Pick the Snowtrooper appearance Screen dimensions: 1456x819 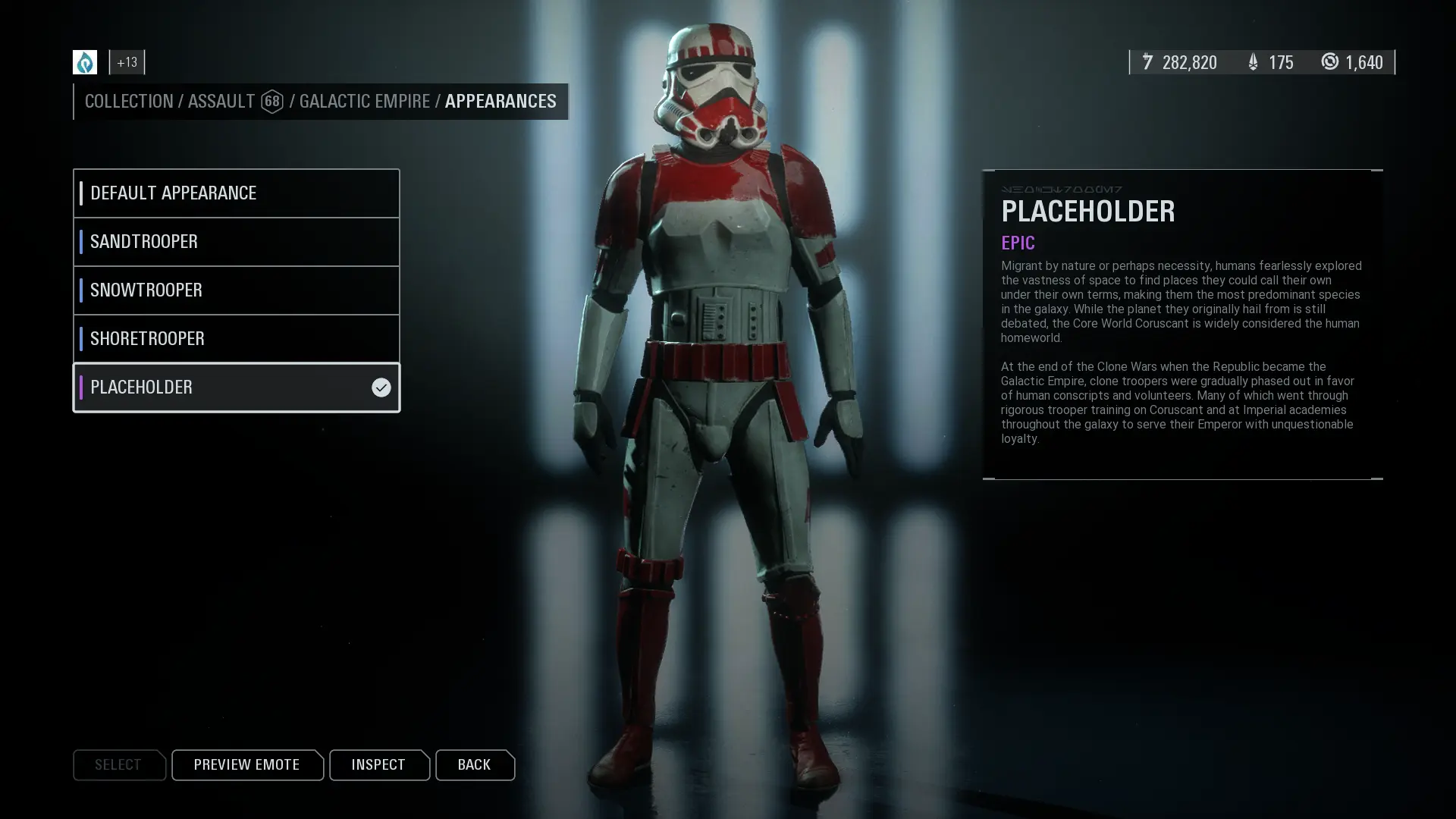click(236, 290)
